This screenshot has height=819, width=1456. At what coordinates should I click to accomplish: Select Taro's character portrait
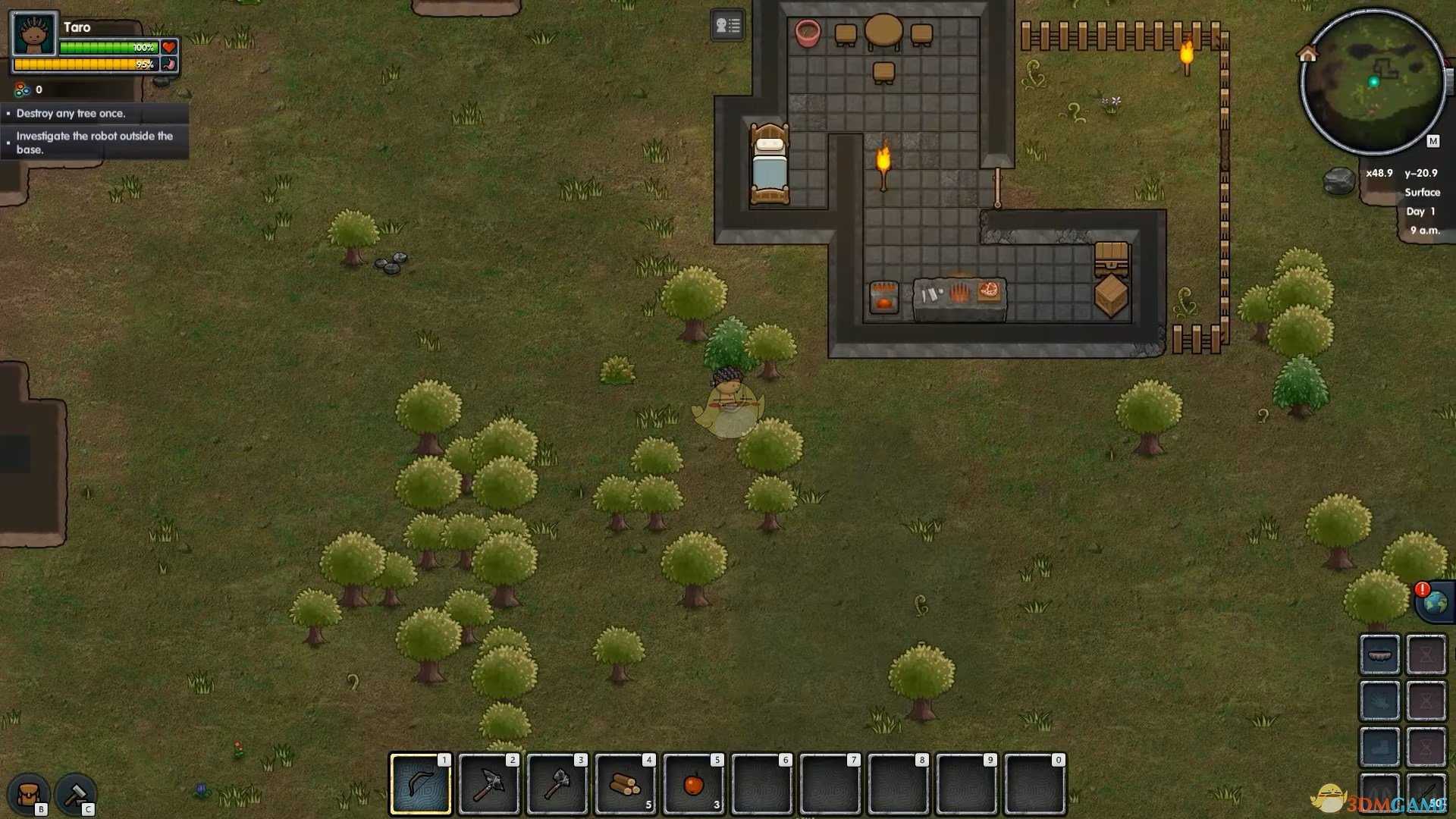(34, 34)
